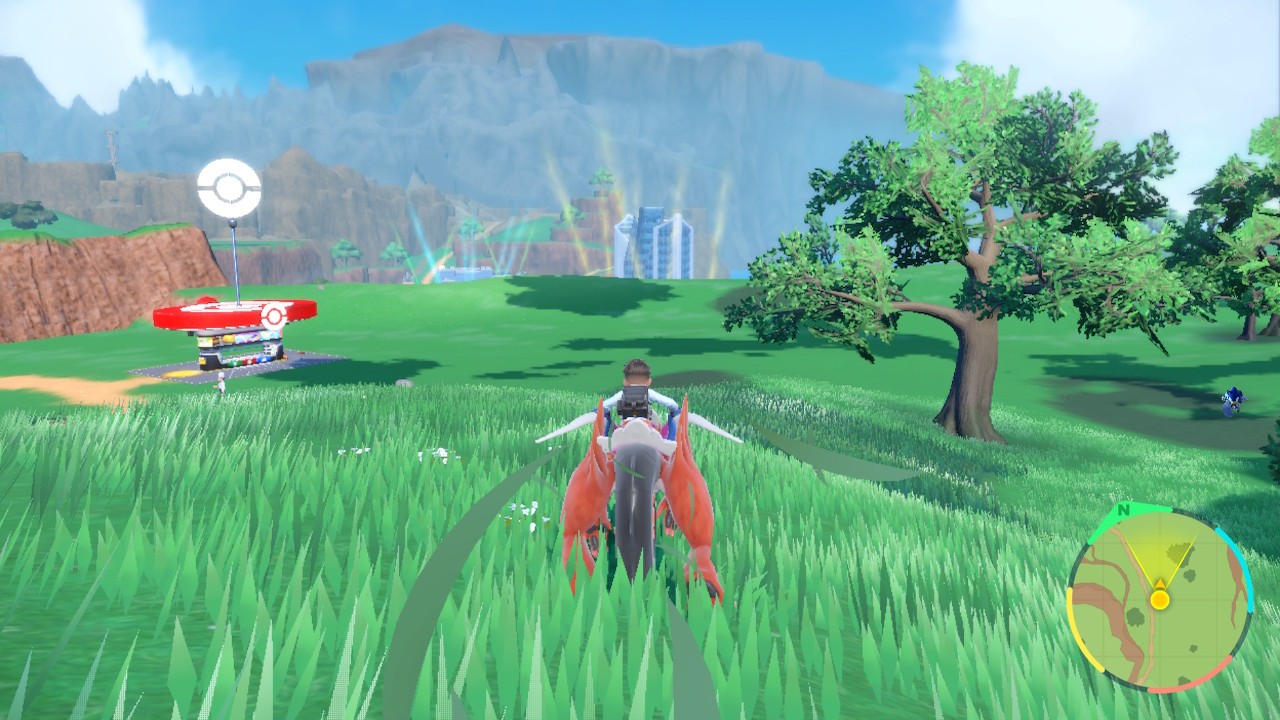The width and height of the screenshot is (1280, 720).
Task: Click the orange direction arrow above the player marker
Action: point(1160,582)
